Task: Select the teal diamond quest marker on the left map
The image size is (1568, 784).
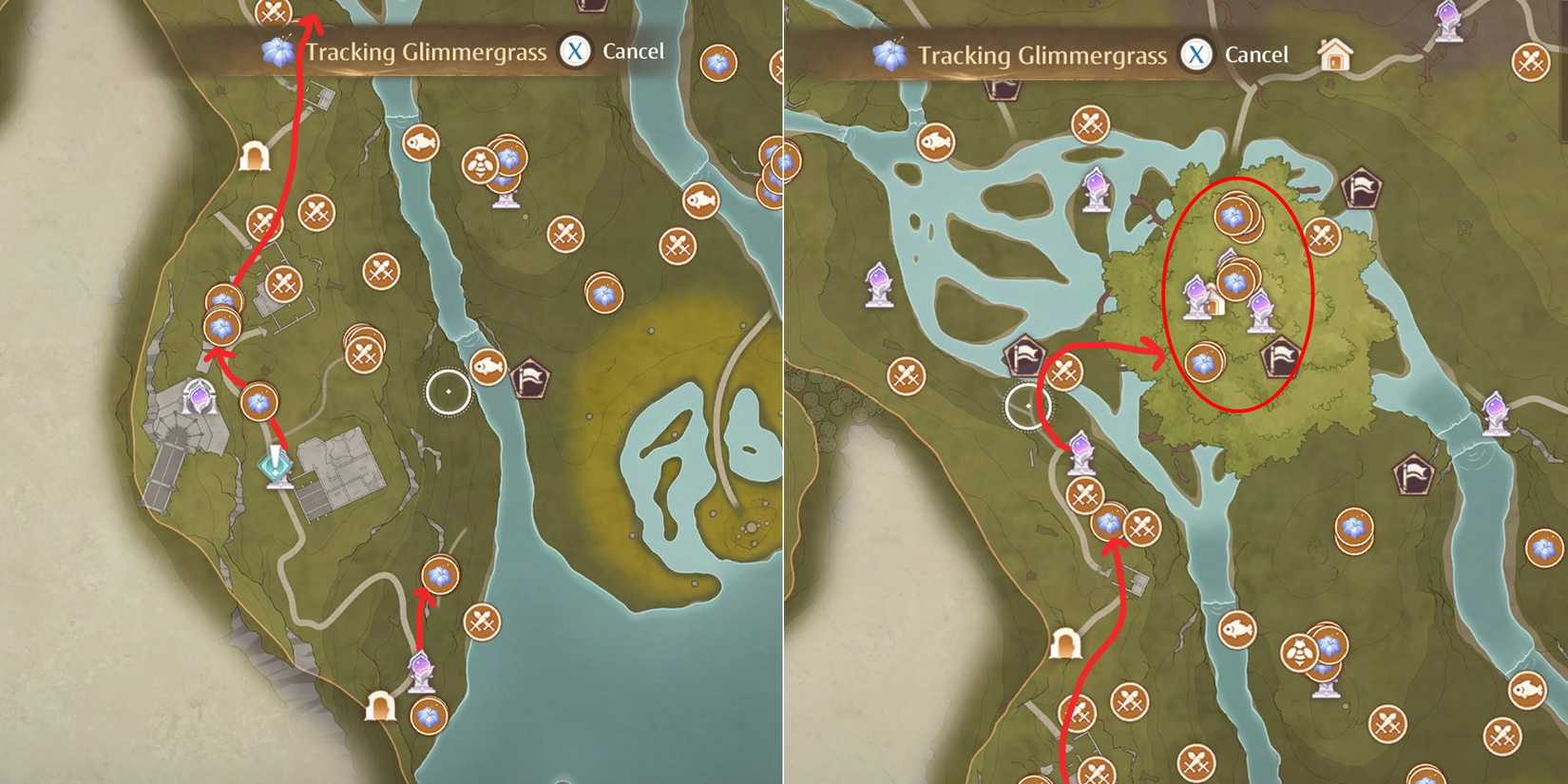Action: point(275,468)
